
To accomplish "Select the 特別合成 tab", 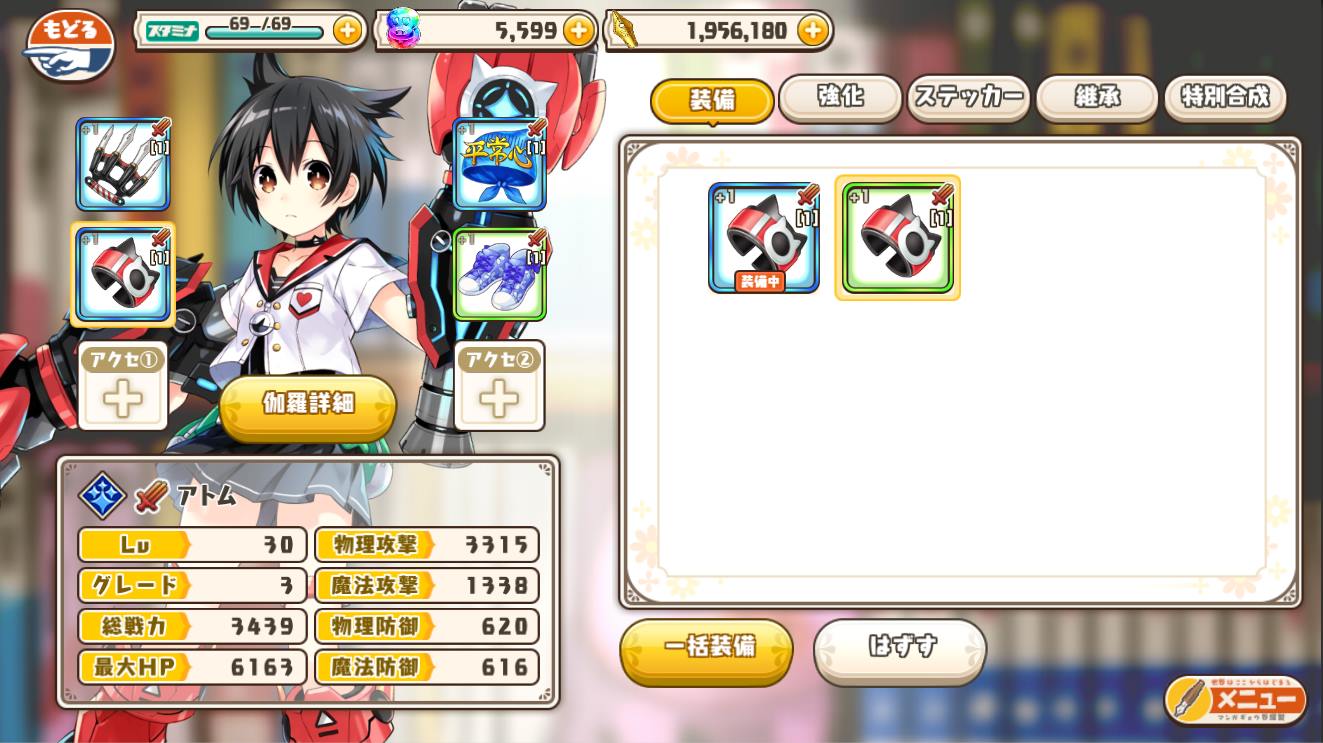I will [1225, 98].
